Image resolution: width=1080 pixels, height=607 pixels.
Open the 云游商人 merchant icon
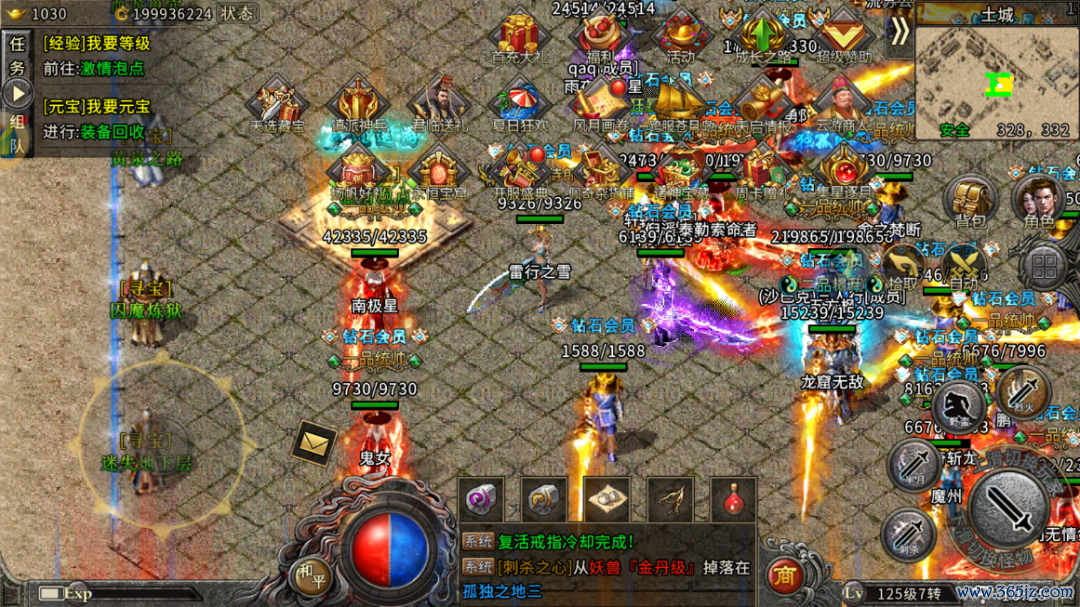tap(842, 104)
